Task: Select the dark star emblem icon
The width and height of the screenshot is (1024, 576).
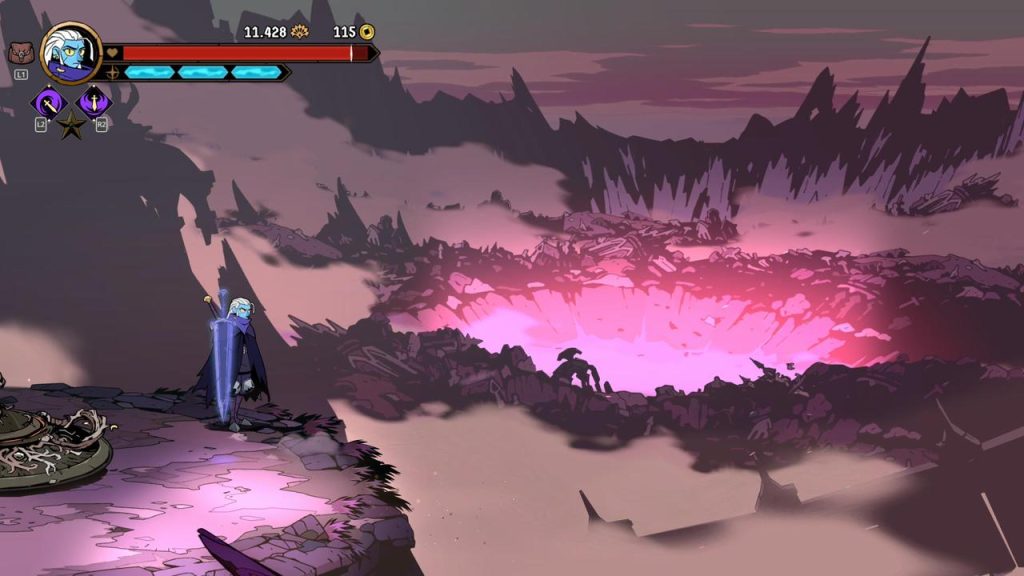Action: coord(71,126)
